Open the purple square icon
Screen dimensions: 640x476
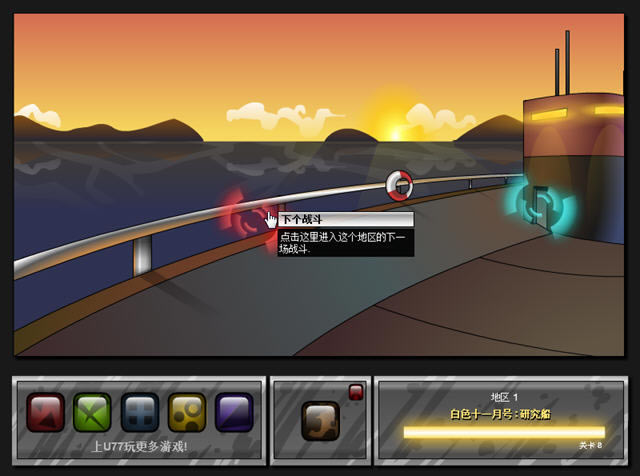click(x=234, y=412)
